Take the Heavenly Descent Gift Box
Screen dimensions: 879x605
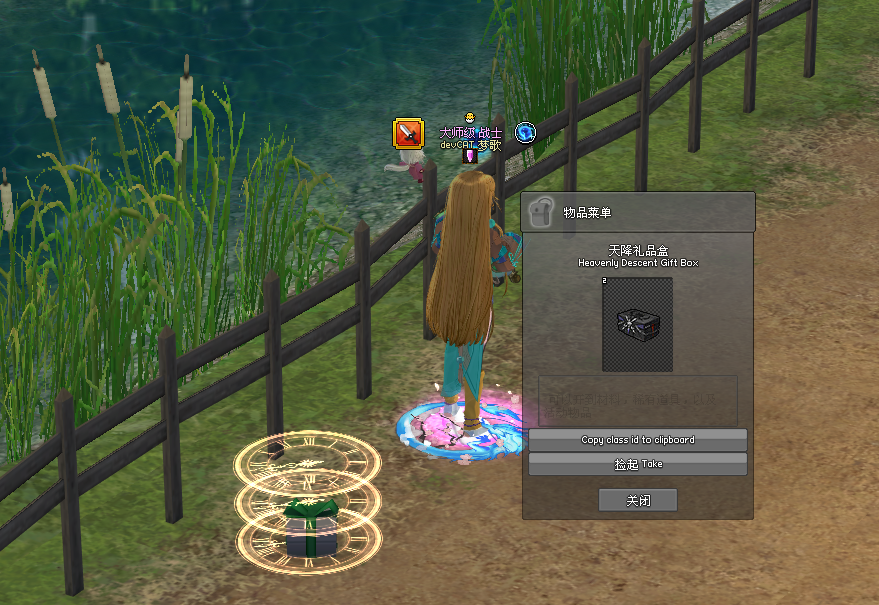(637, 464)
